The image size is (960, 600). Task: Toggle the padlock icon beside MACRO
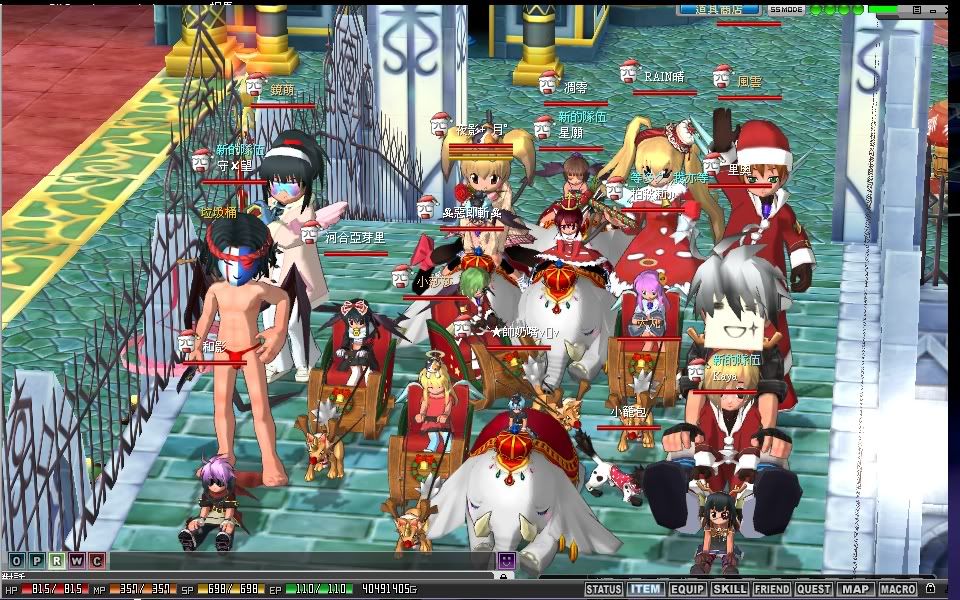pyautogui.click(x=931, y=590)
